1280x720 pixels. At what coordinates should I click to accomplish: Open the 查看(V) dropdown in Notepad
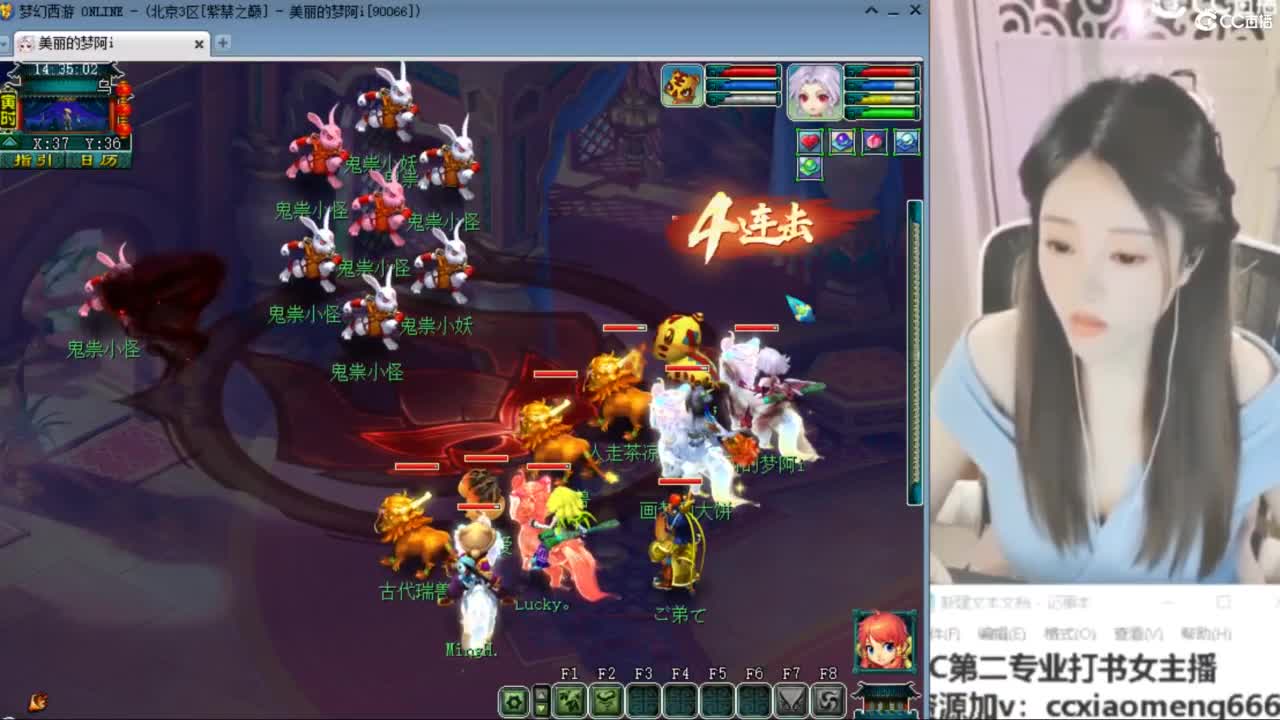pyautogui.click(x=1140, y=634)
